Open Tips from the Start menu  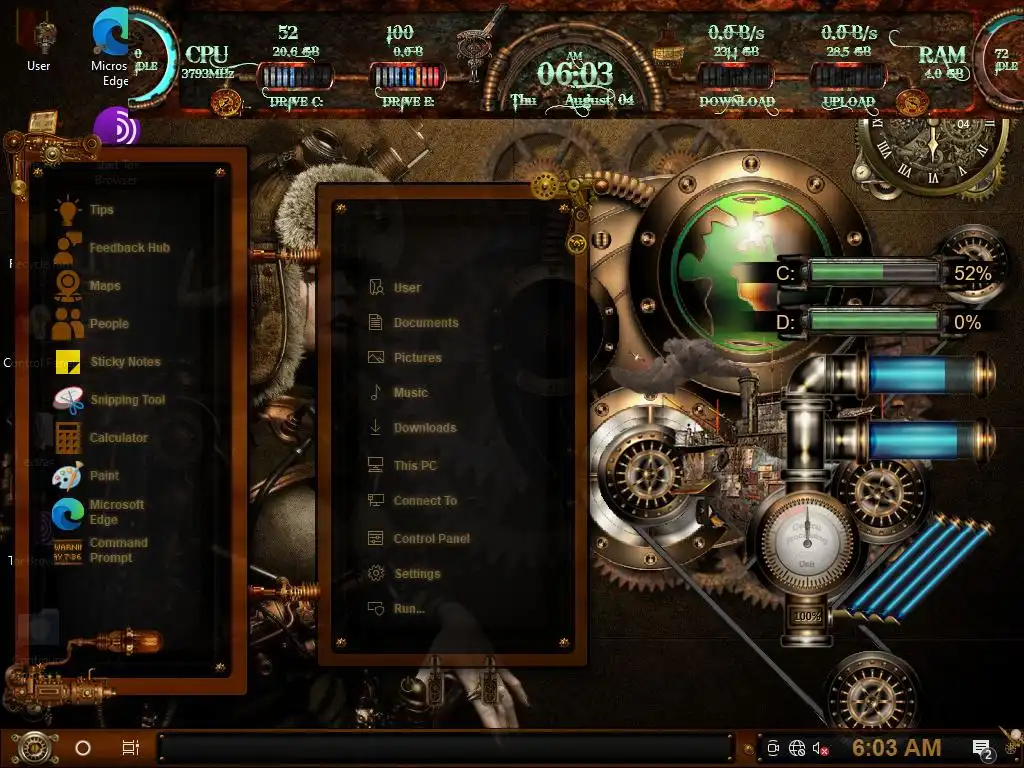100,210
